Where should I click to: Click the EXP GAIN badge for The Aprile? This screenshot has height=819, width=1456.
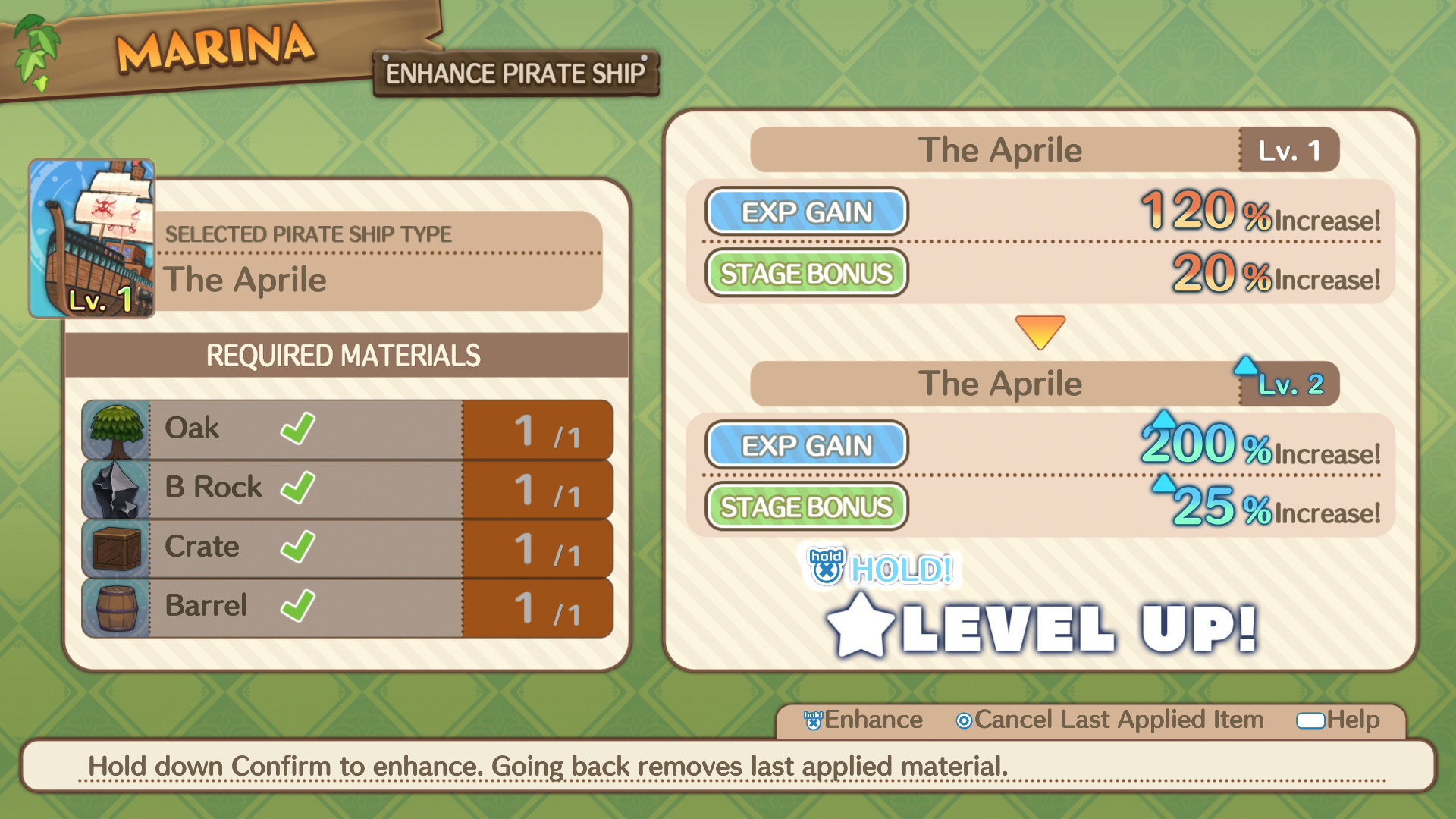tap(806, 212)
